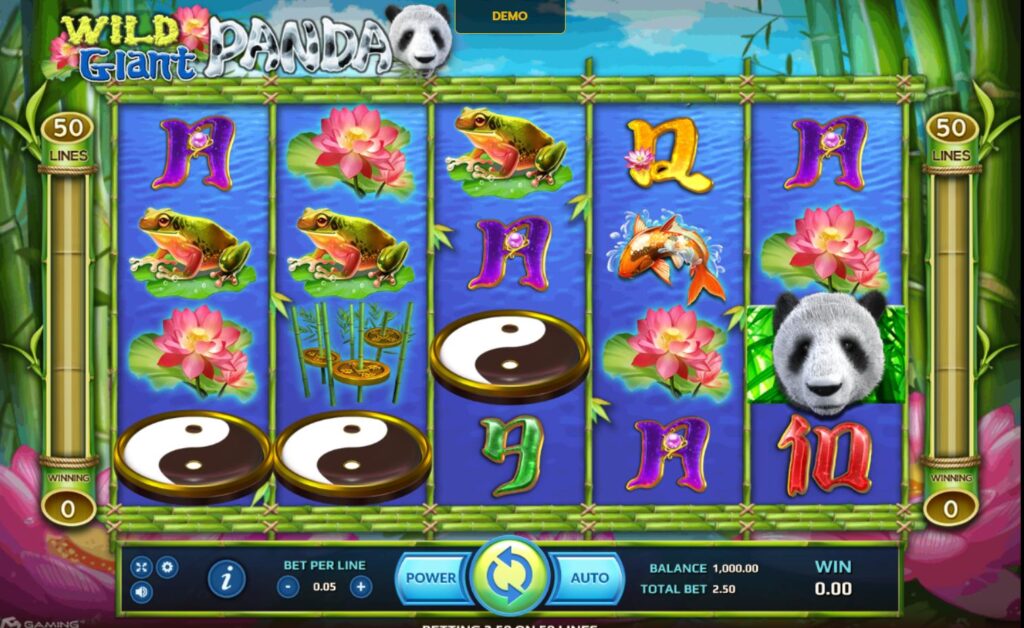
Task: Open the info paytable button
Action: coord(227,578)
